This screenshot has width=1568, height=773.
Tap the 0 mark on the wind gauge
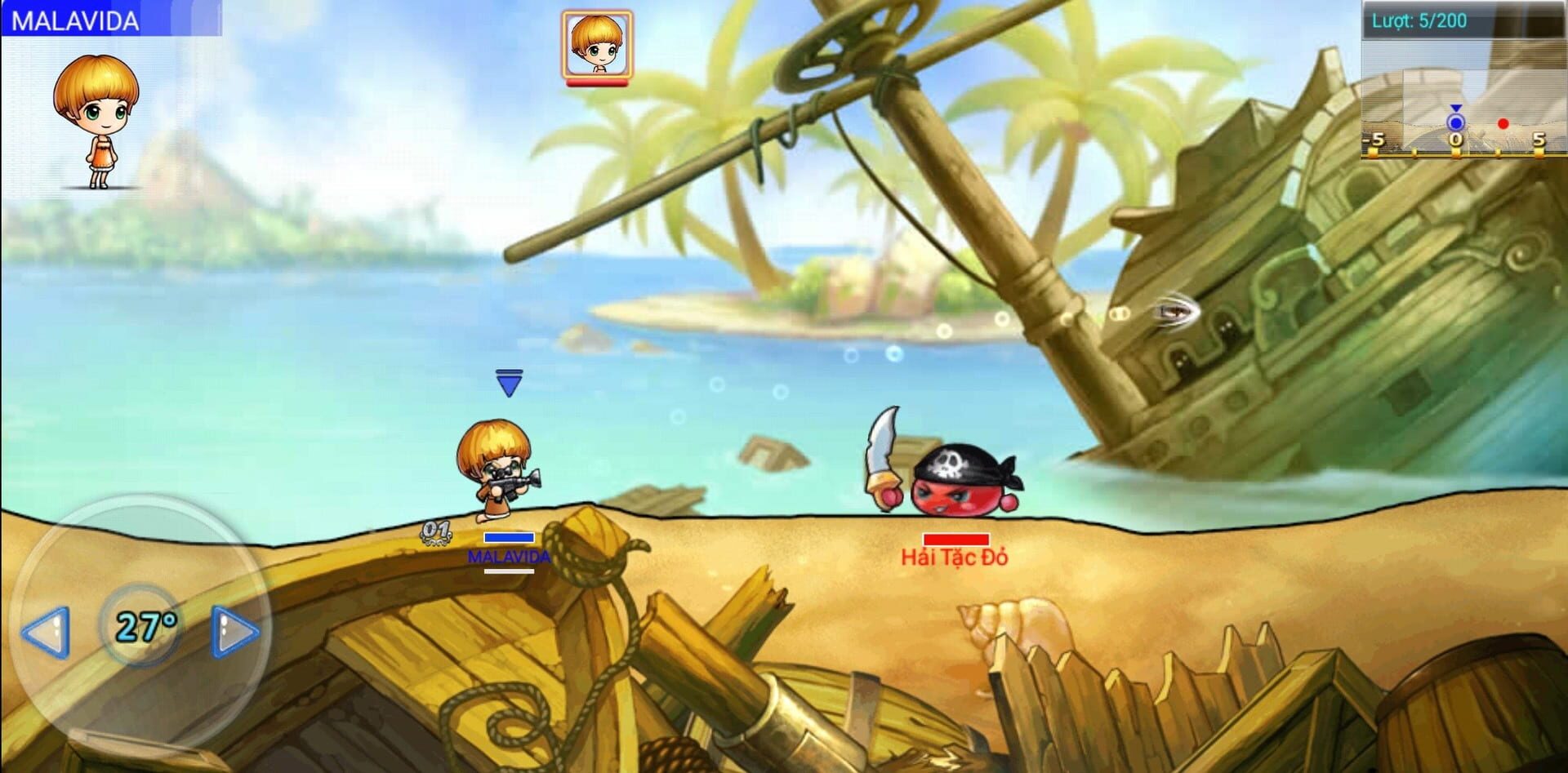coord(1456,140)
